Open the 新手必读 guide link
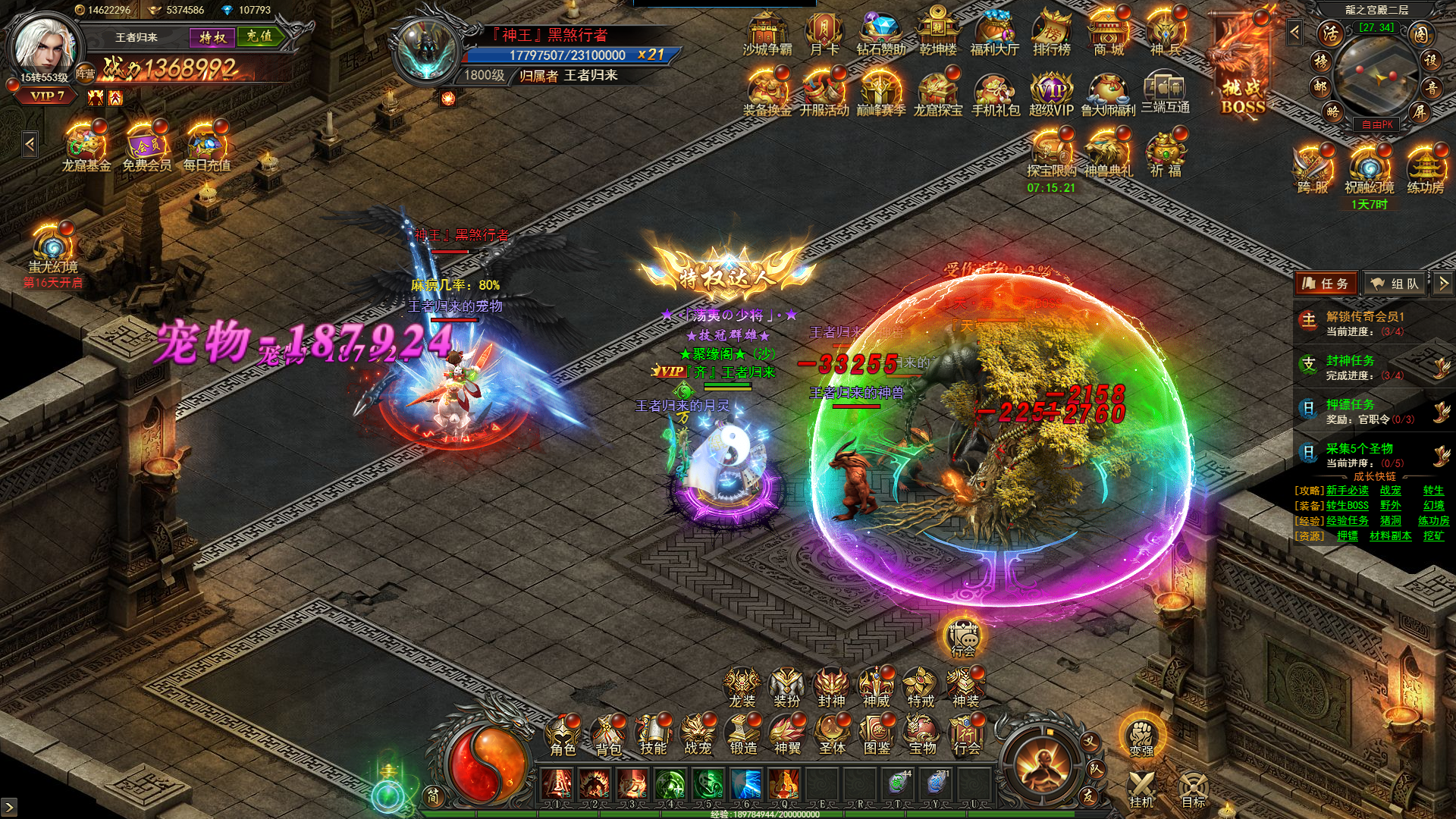This screenshot has height=819, width=1456. click(x=1347, y=491)
